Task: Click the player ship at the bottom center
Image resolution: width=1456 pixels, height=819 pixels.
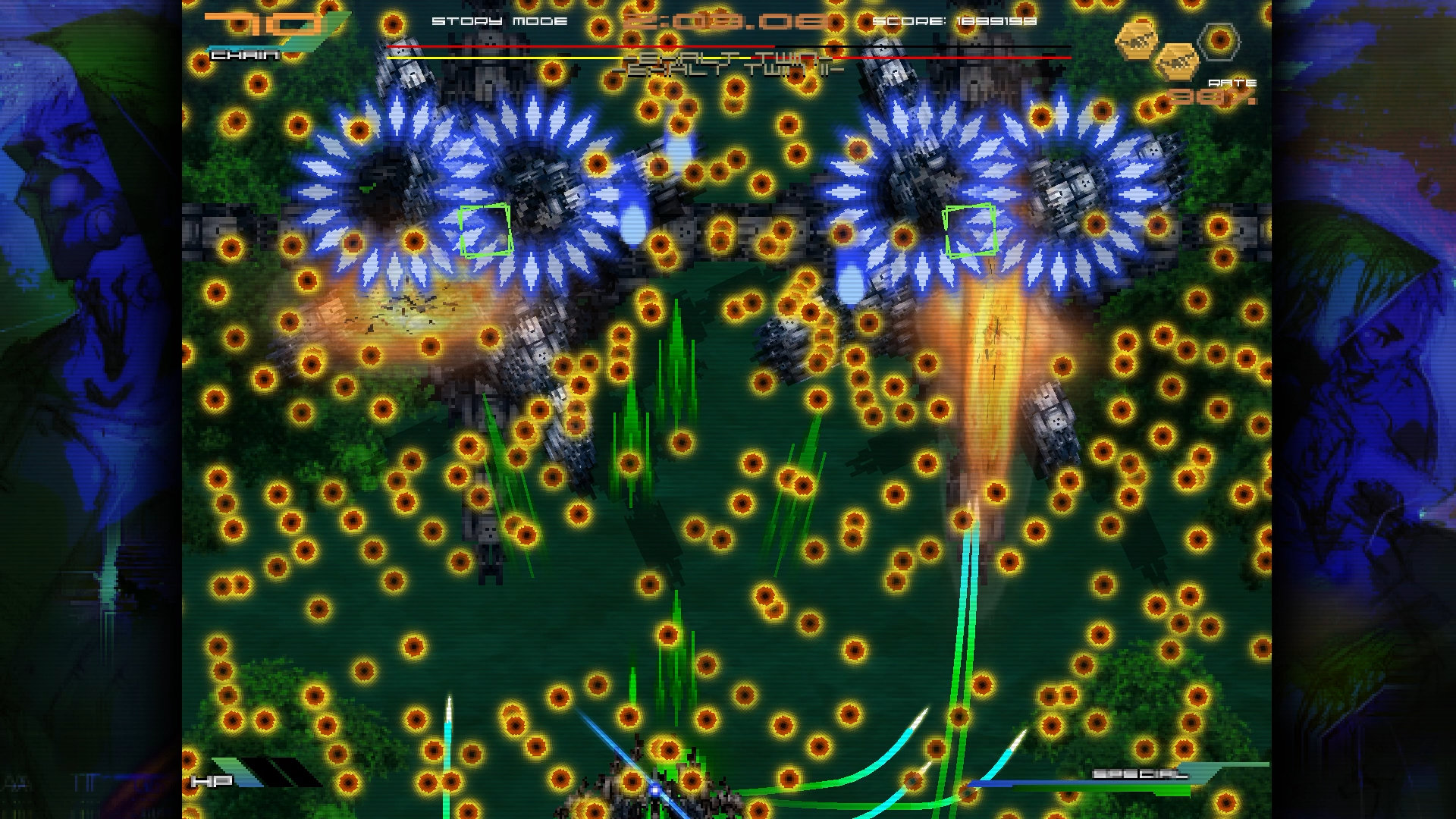Action: [654, 790]
